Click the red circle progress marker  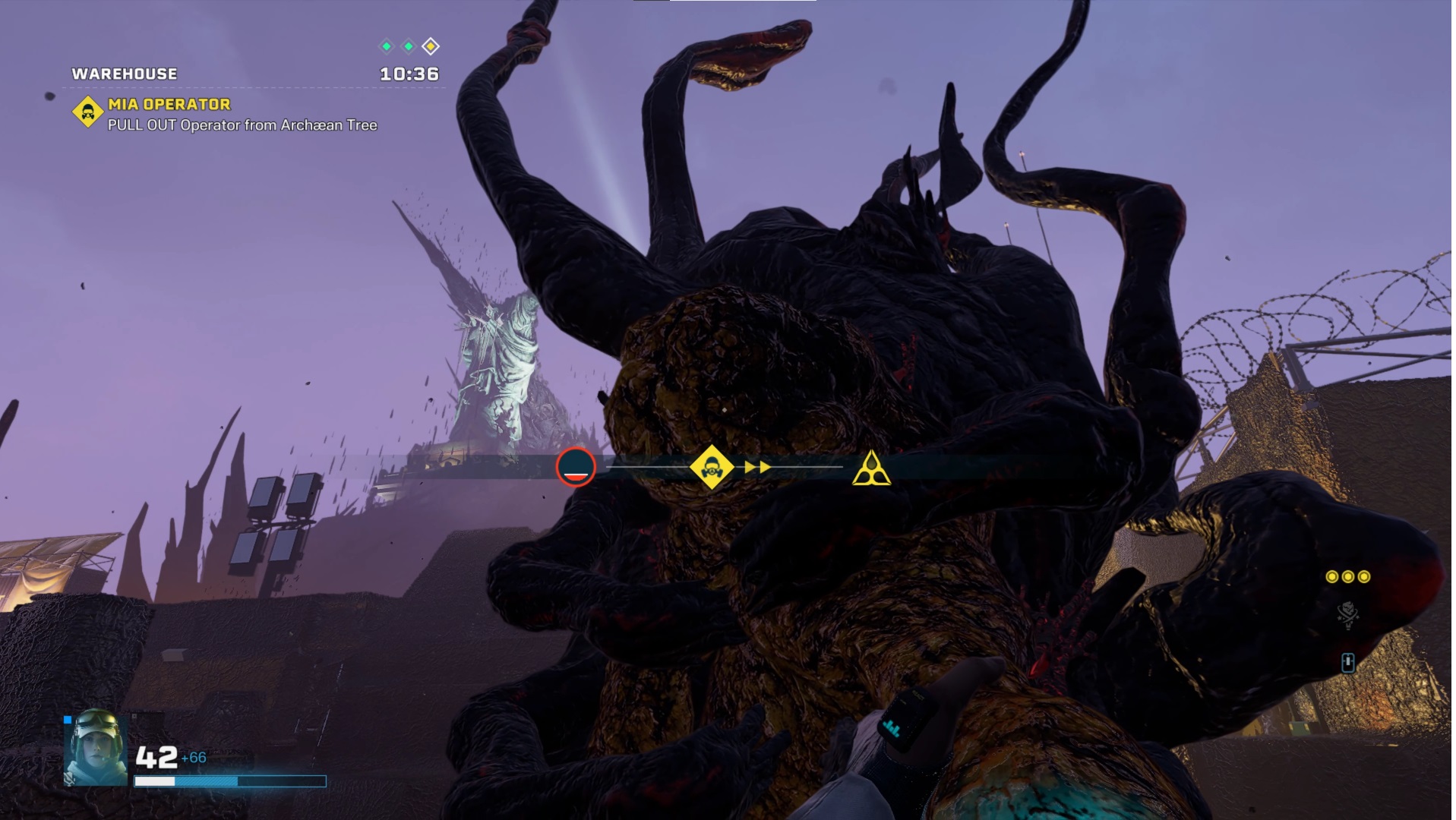tap(575, 467)
